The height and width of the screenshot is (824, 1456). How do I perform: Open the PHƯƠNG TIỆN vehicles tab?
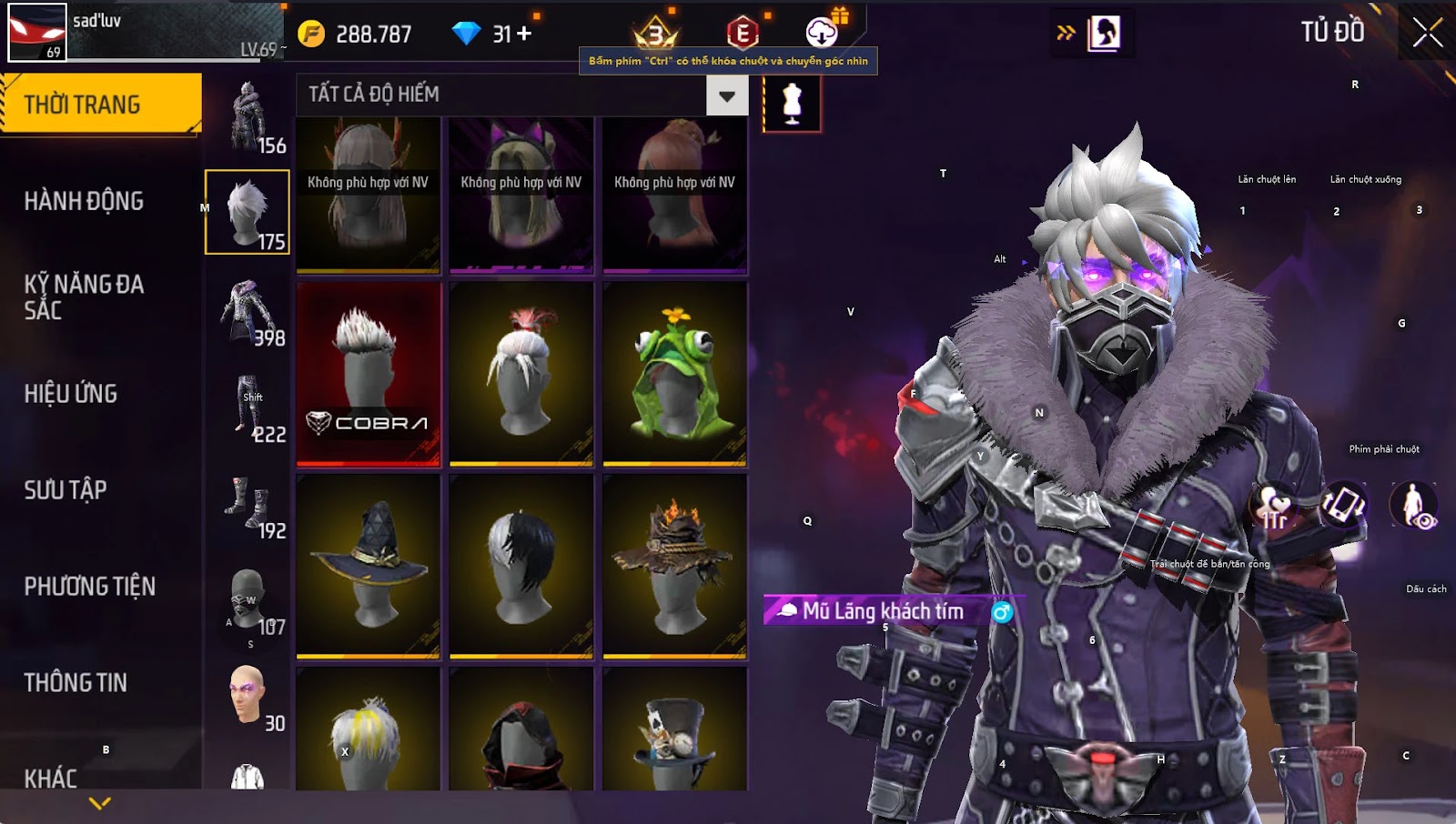[x=89, y=587]
